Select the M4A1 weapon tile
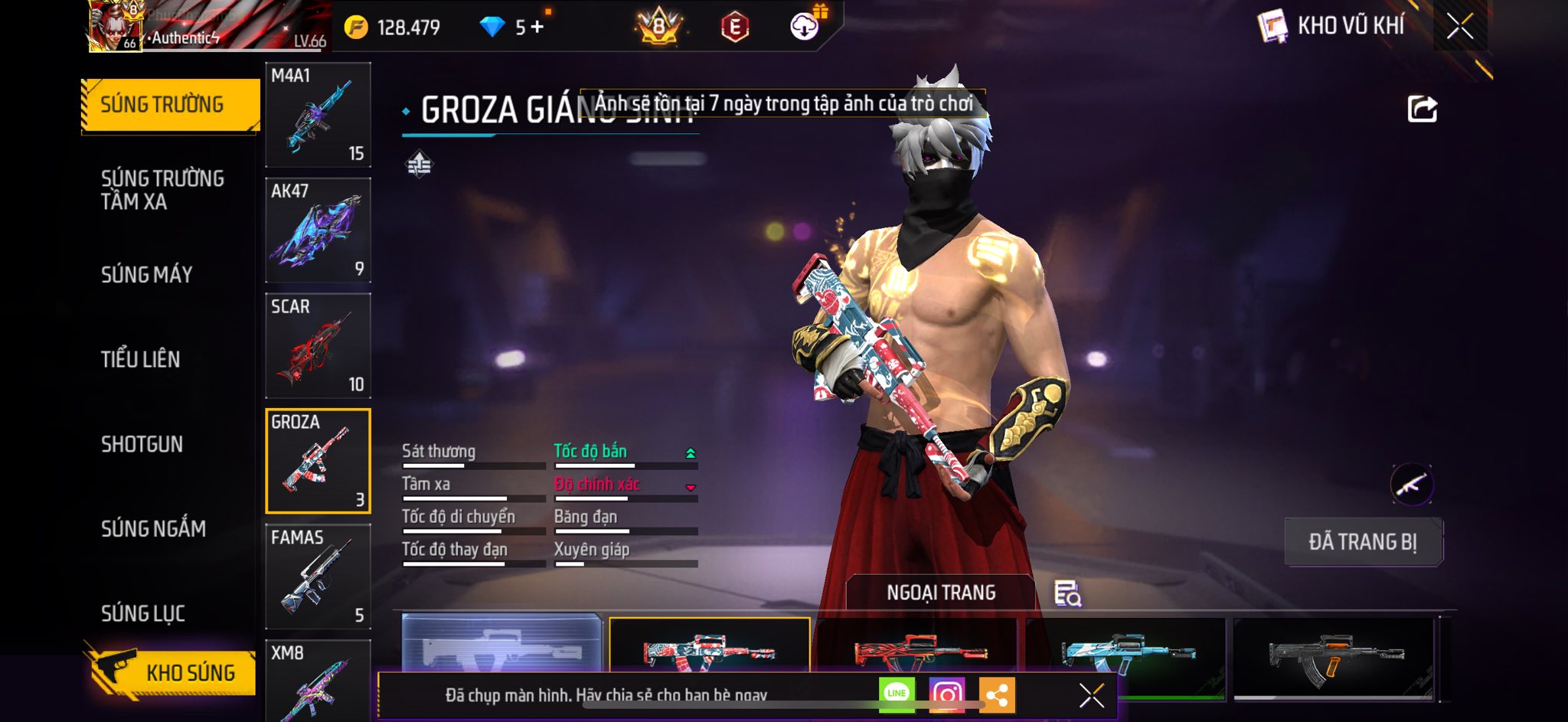The width and height of the screenshot is (1568, 722). (x=318, y=115)
